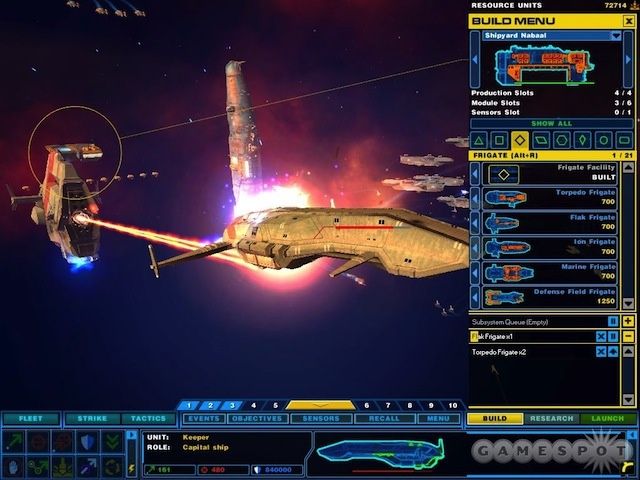Queue a Flak Frigate from build list
The width and height of the screenshot is (640, 480).
pos(549,223)
